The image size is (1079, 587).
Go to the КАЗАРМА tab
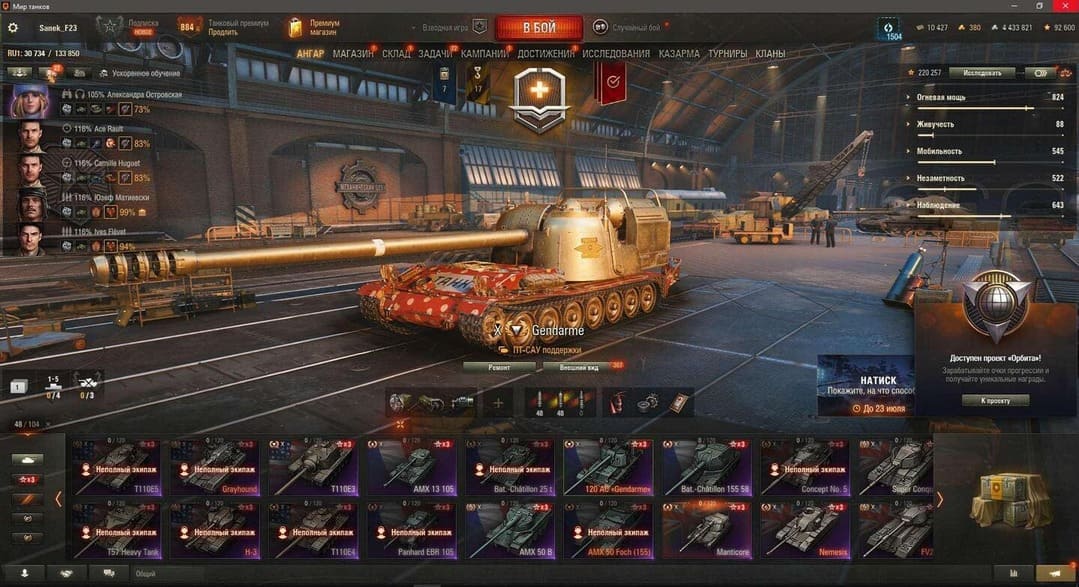tap(679, 54)
